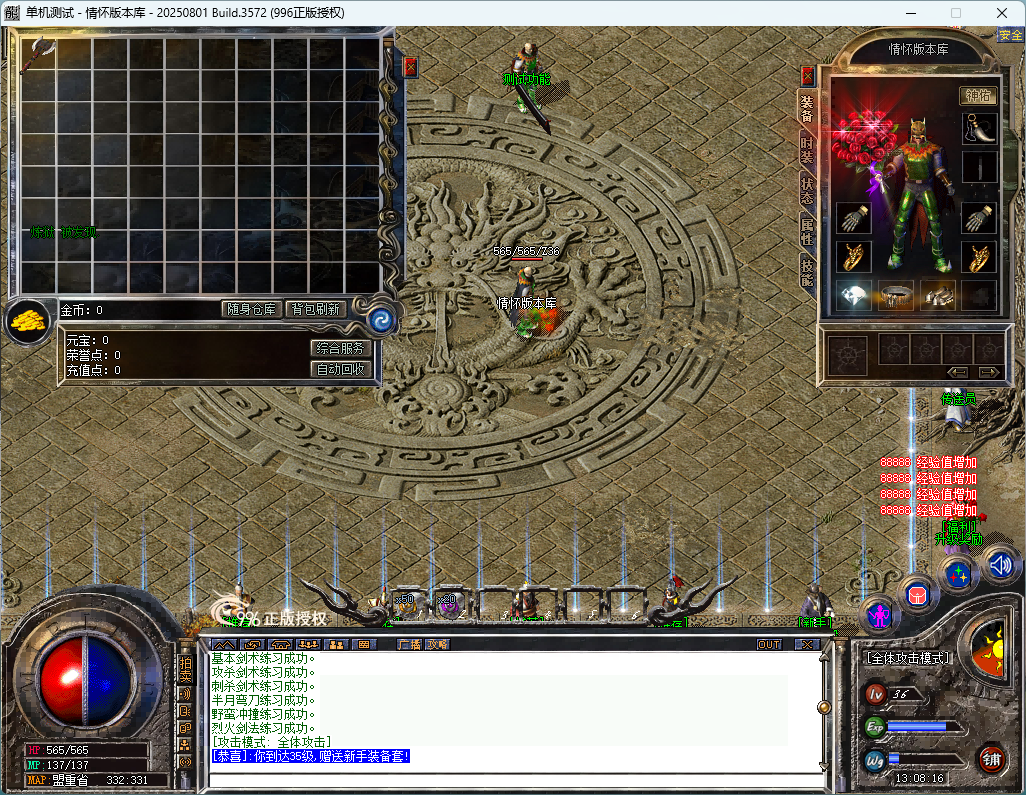1026x795 pixels.
Task: Click the blue swirl orb button
Action: [381, 319]
